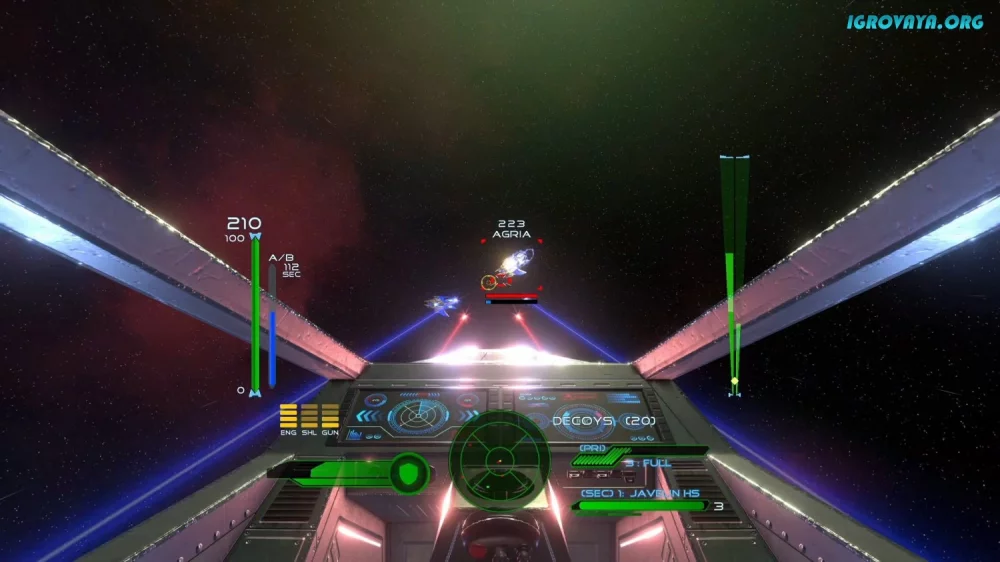Select the PRI primary weapon indicator
1000x562 pixels.
594,449
